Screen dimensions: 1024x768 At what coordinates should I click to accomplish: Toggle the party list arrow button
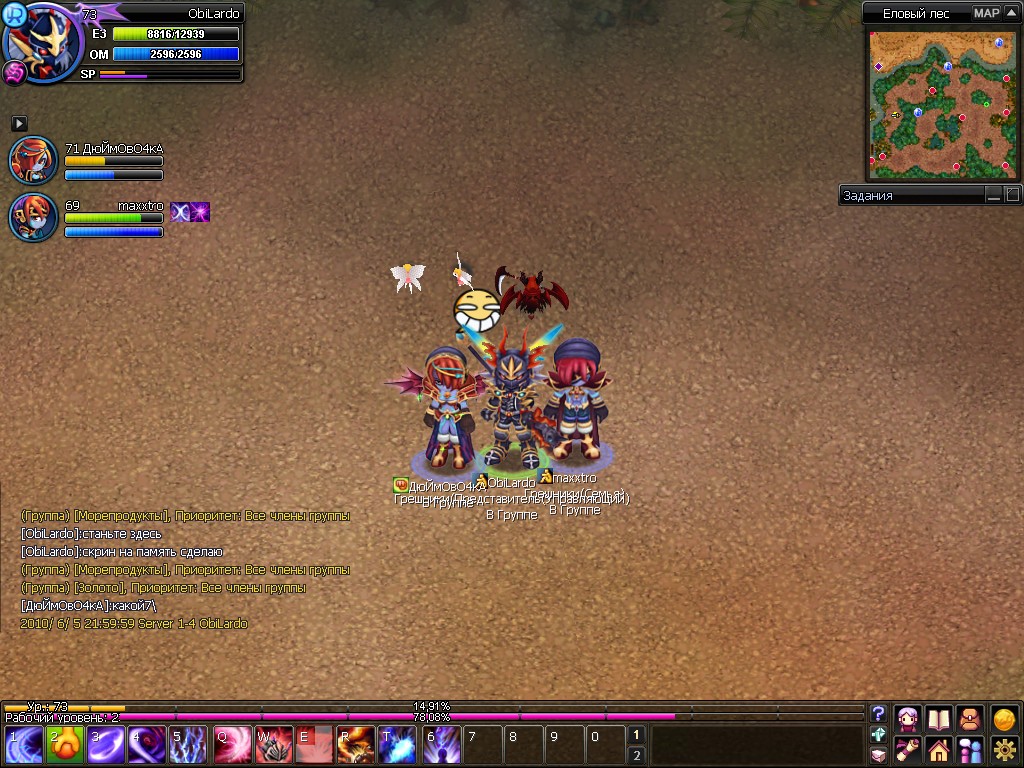pos(19,123)
